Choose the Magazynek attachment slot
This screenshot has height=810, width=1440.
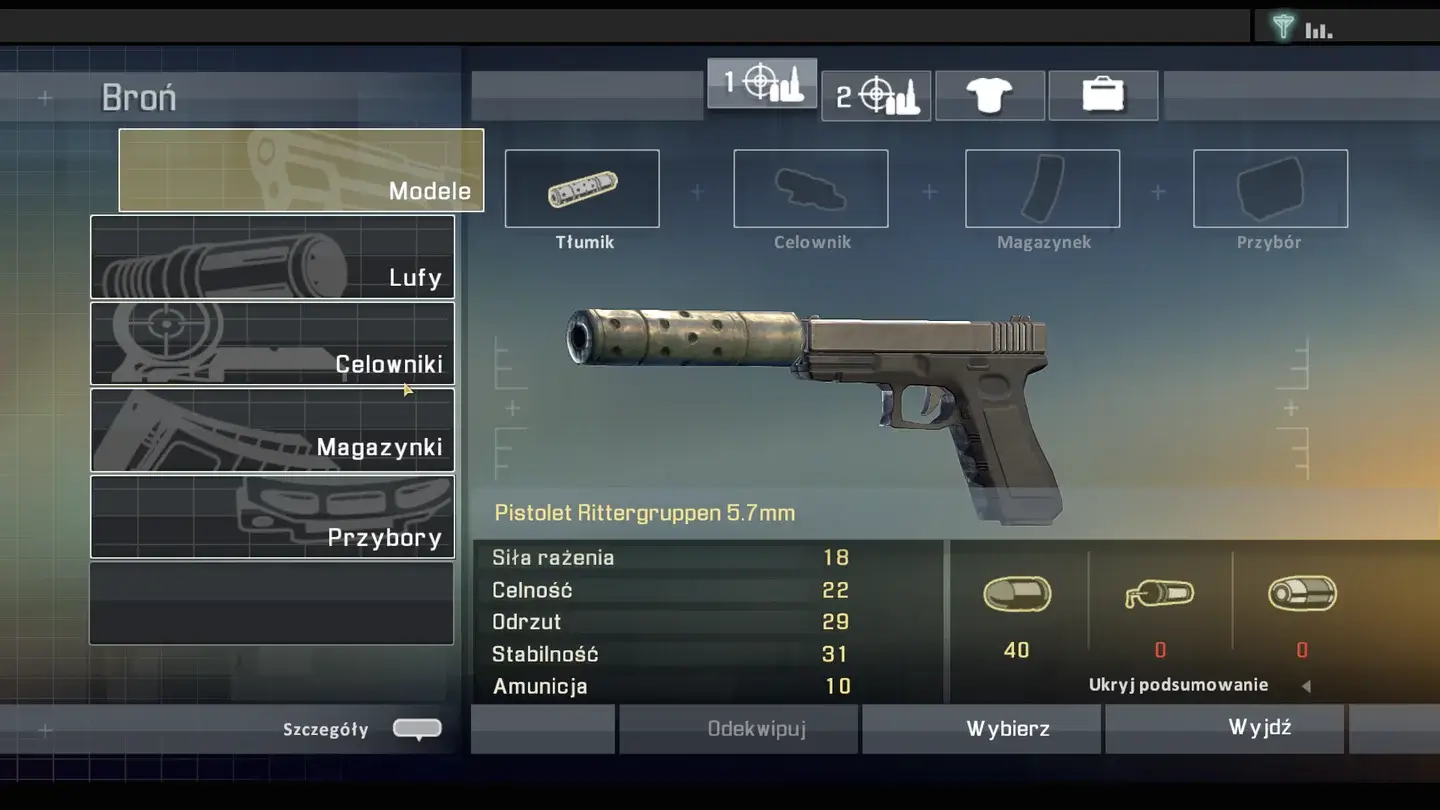pyautogui.click(x=1042, y=189)
